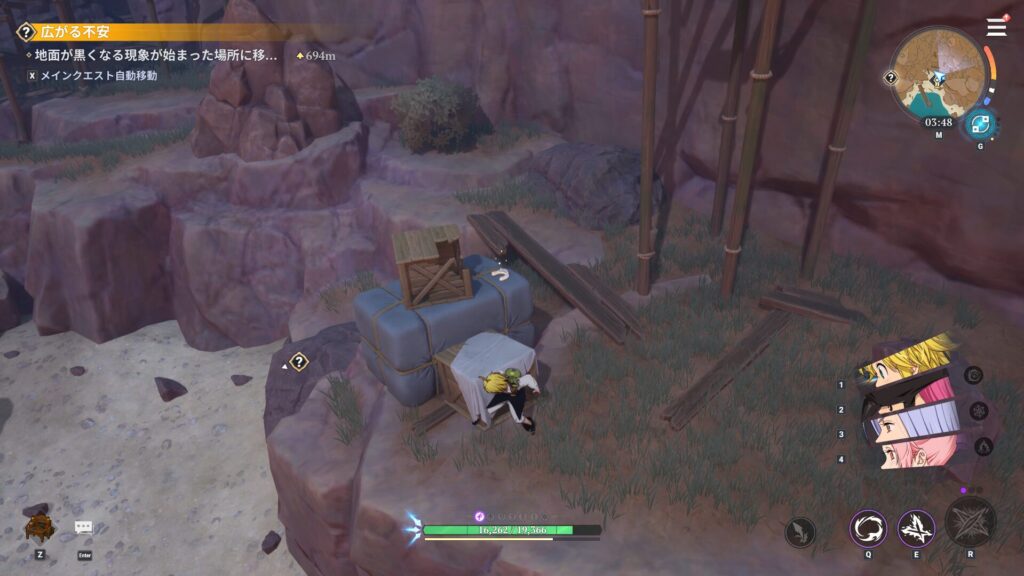Use the jagged star-burst skill
Viewport: 1024px width, 576px height.
pyautogui.click(x=916, y=528)
